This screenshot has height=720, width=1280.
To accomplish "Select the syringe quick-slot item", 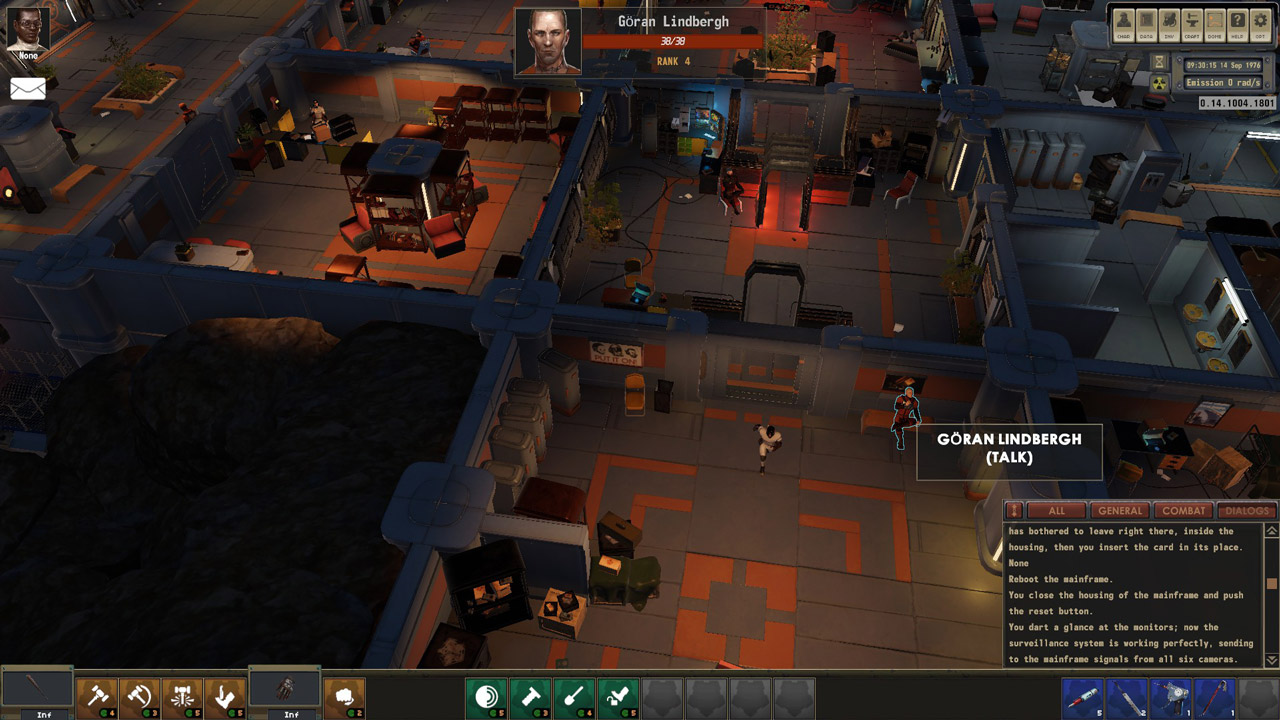I will (x=1083, y=697).
